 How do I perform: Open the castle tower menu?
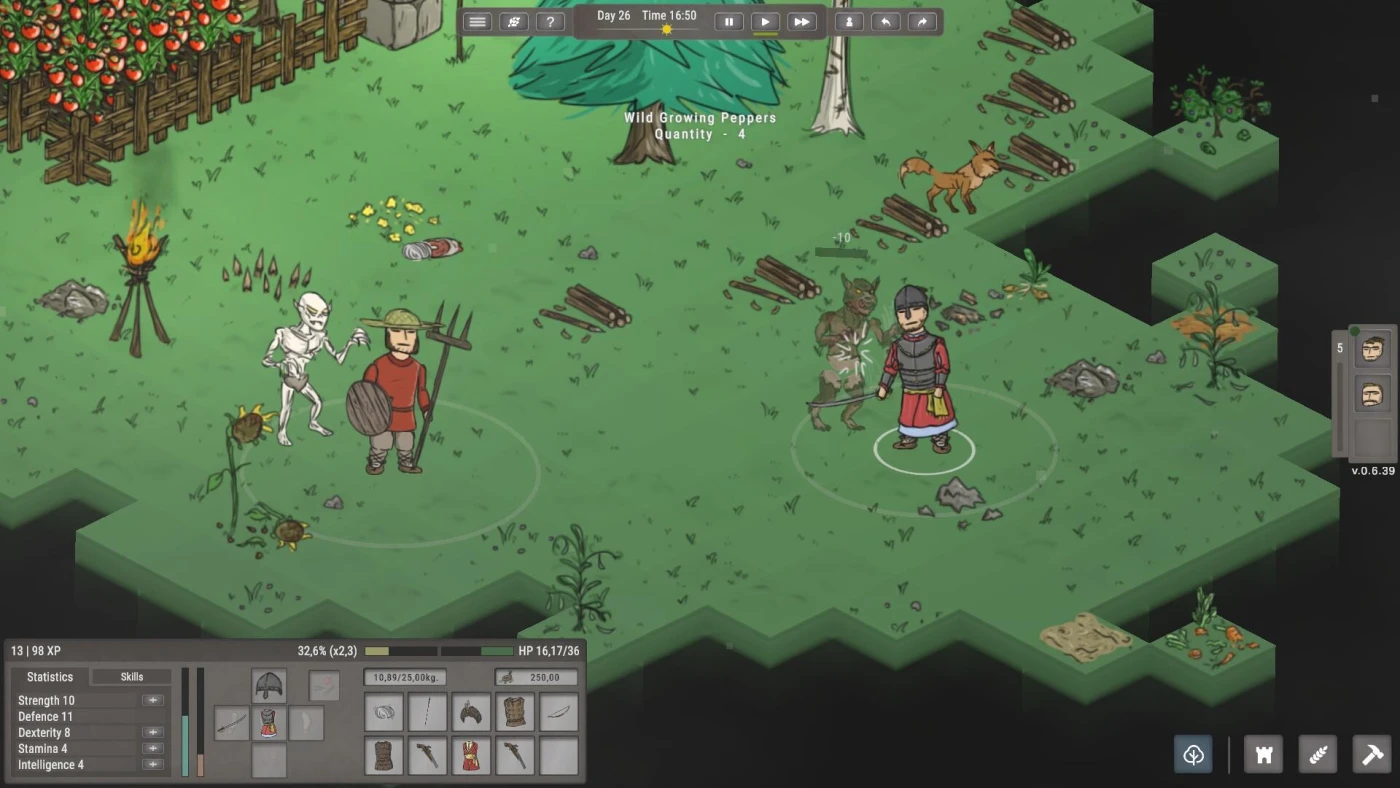click(x=1263, y=754)
